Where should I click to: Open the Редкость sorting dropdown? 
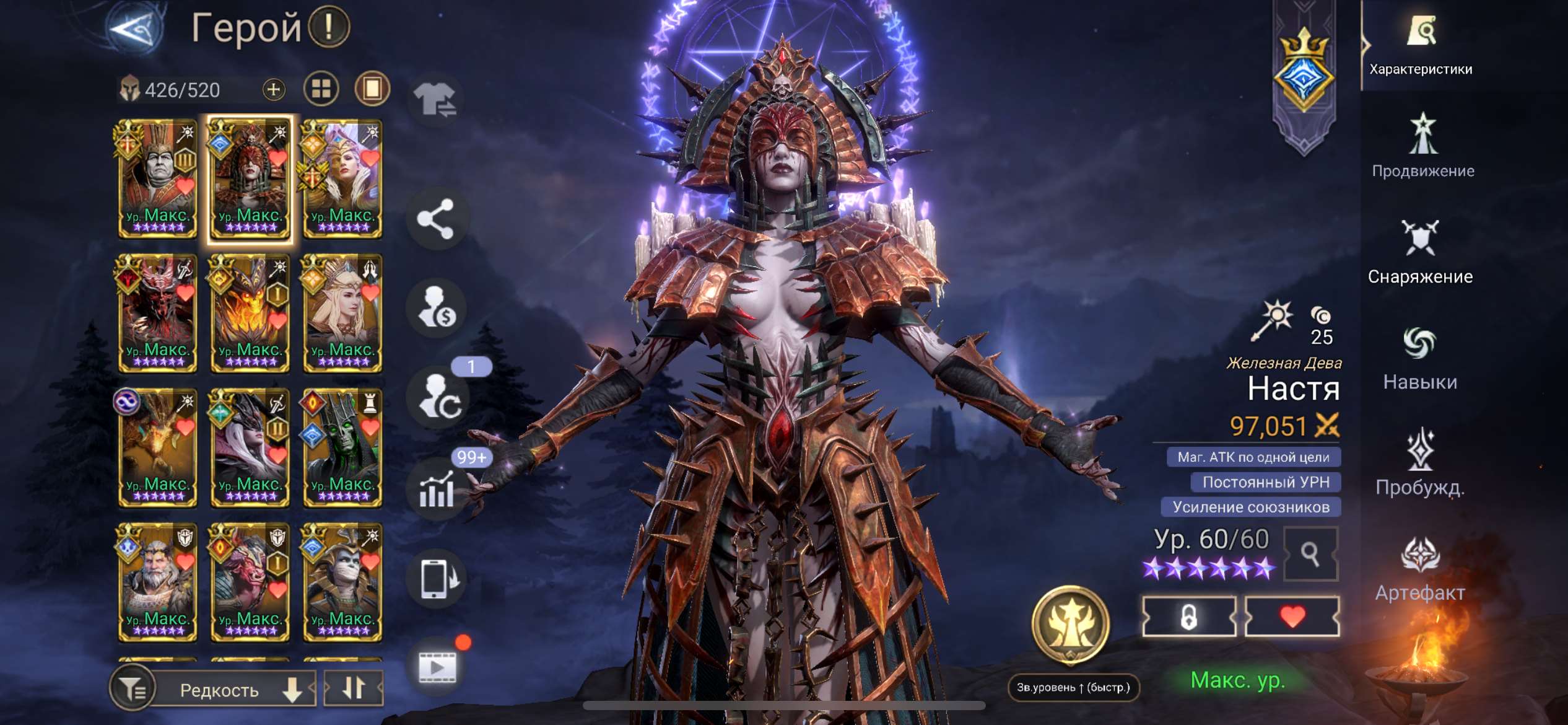point(233,689)
